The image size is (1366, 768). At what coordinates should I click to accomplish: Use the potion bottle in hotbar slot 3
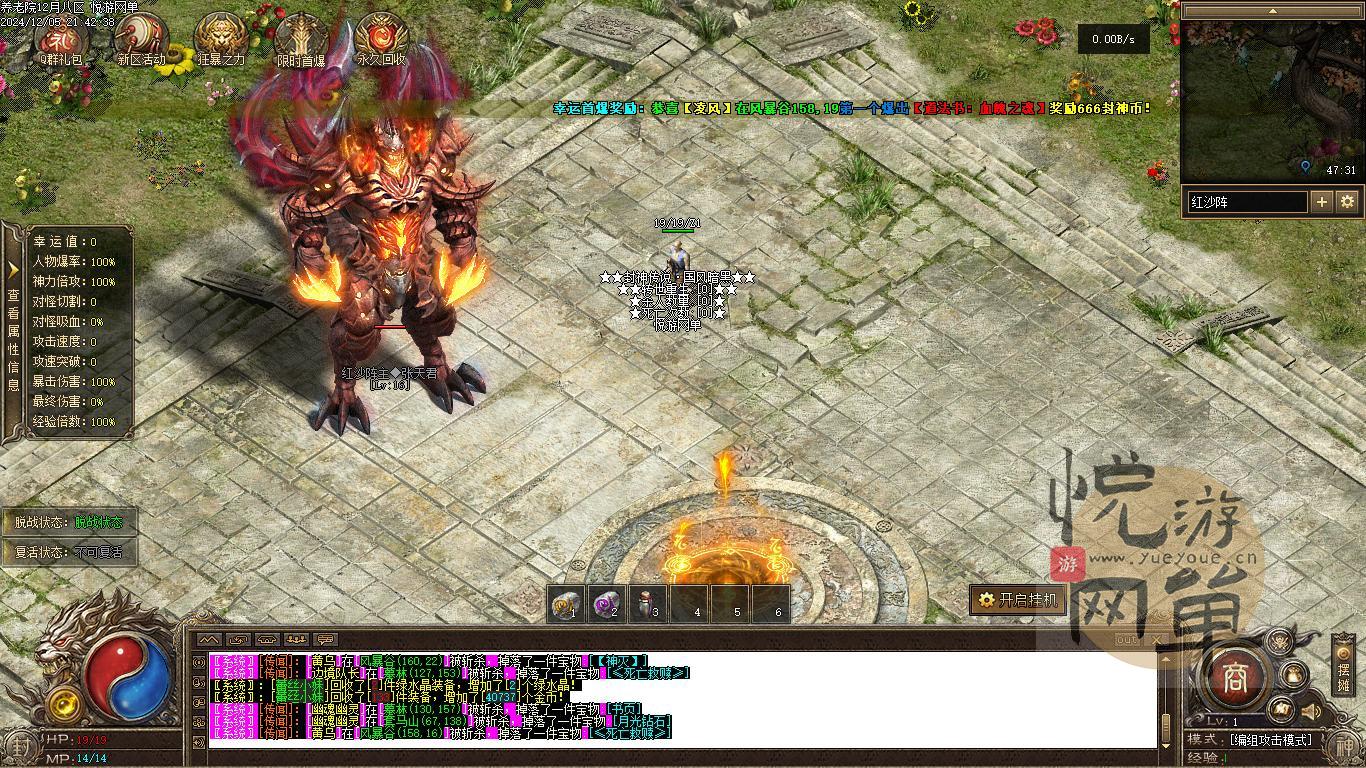[648, 604]
